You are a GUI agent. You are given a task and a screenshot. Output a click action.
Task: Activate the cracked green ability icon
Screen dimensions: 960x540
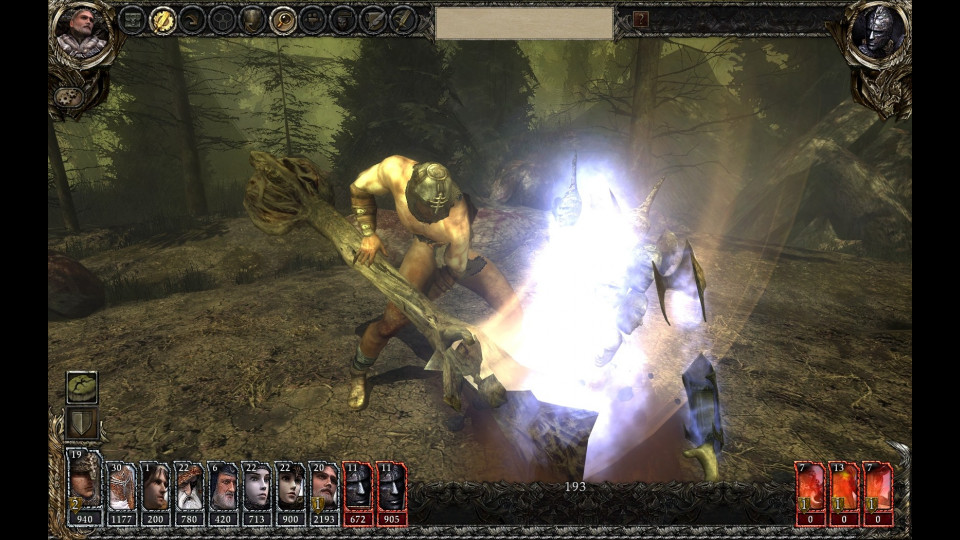(81, 387)
